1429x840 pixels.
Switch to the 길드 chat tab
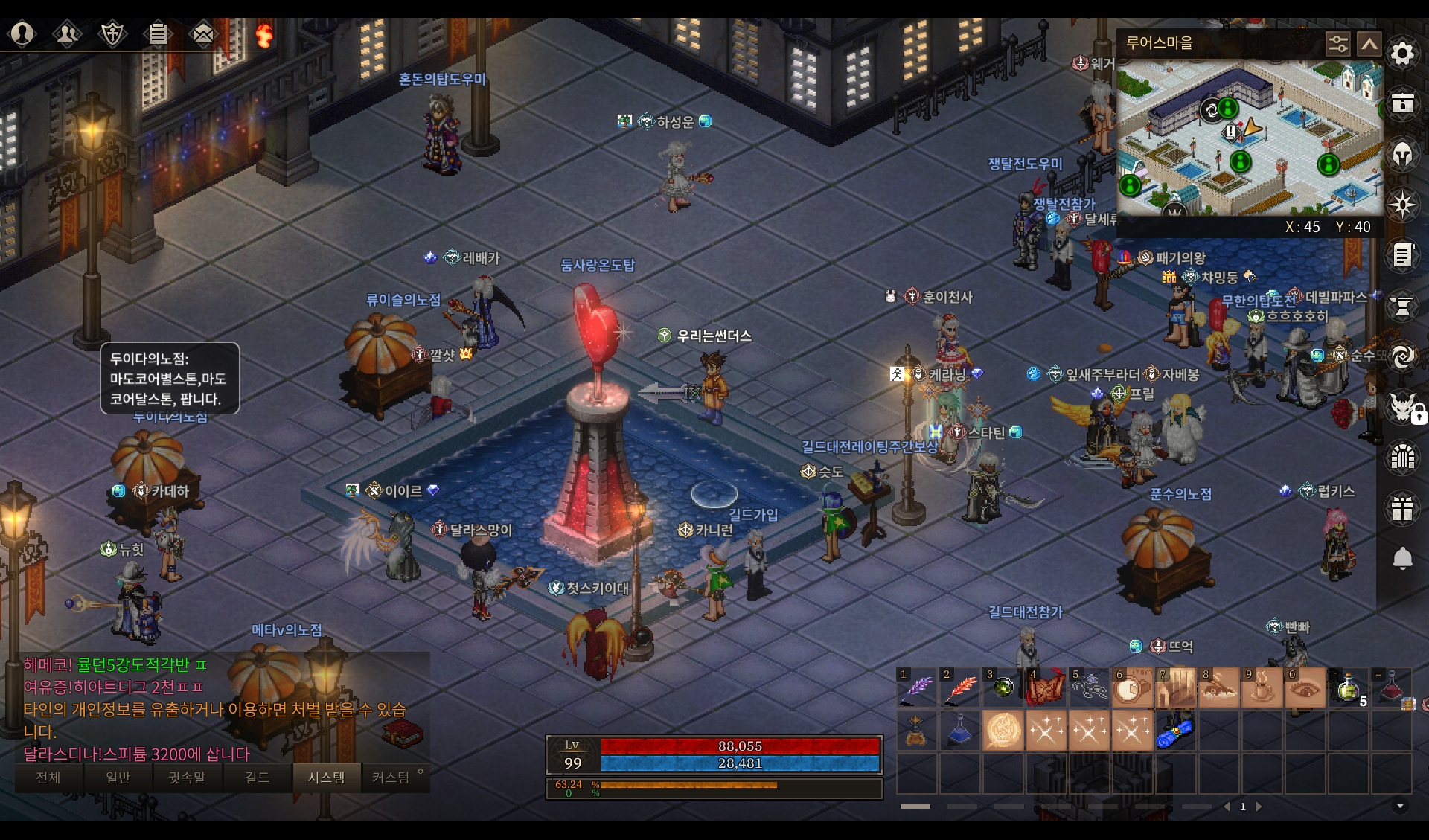(257, 778)
